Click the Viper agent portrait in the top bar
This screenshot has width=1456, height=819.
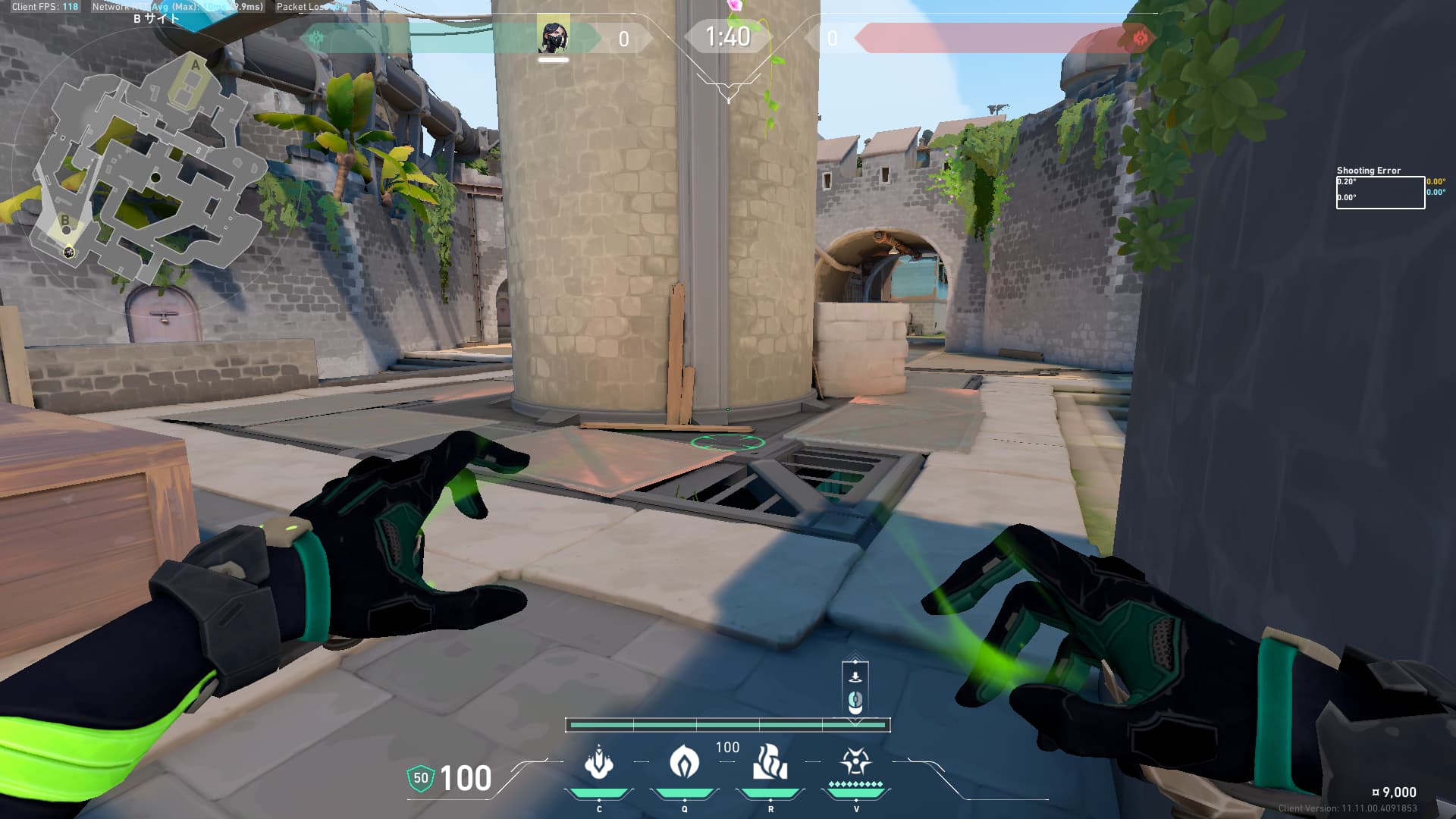pos(554,37)
